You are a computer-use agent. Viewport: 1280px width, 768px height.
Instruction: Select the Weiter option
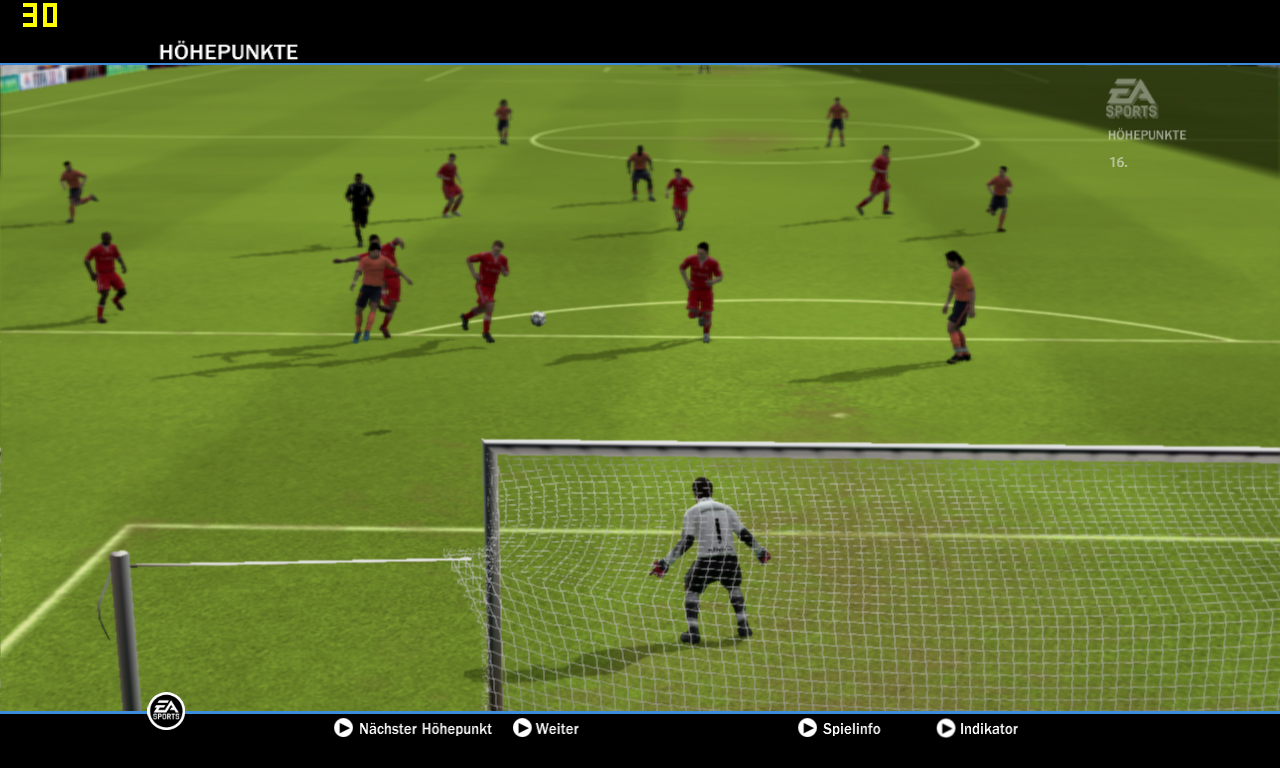(546, 729)
